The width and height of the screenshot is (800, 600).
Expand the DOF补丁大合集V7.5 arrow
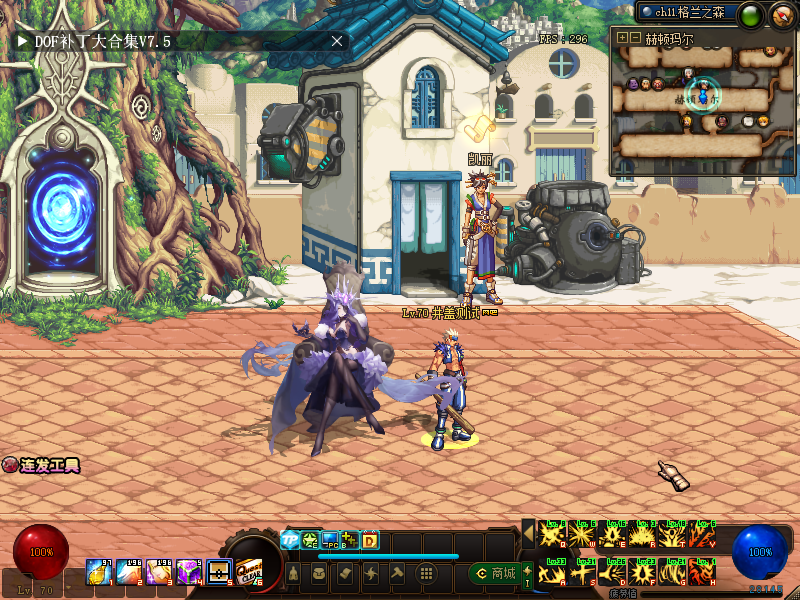(x=22, y=42)
